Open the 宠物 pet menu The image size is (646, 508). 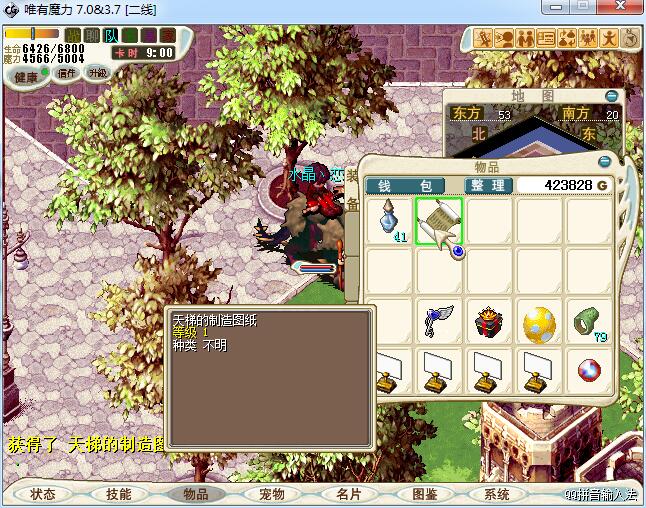coord(271,494)
